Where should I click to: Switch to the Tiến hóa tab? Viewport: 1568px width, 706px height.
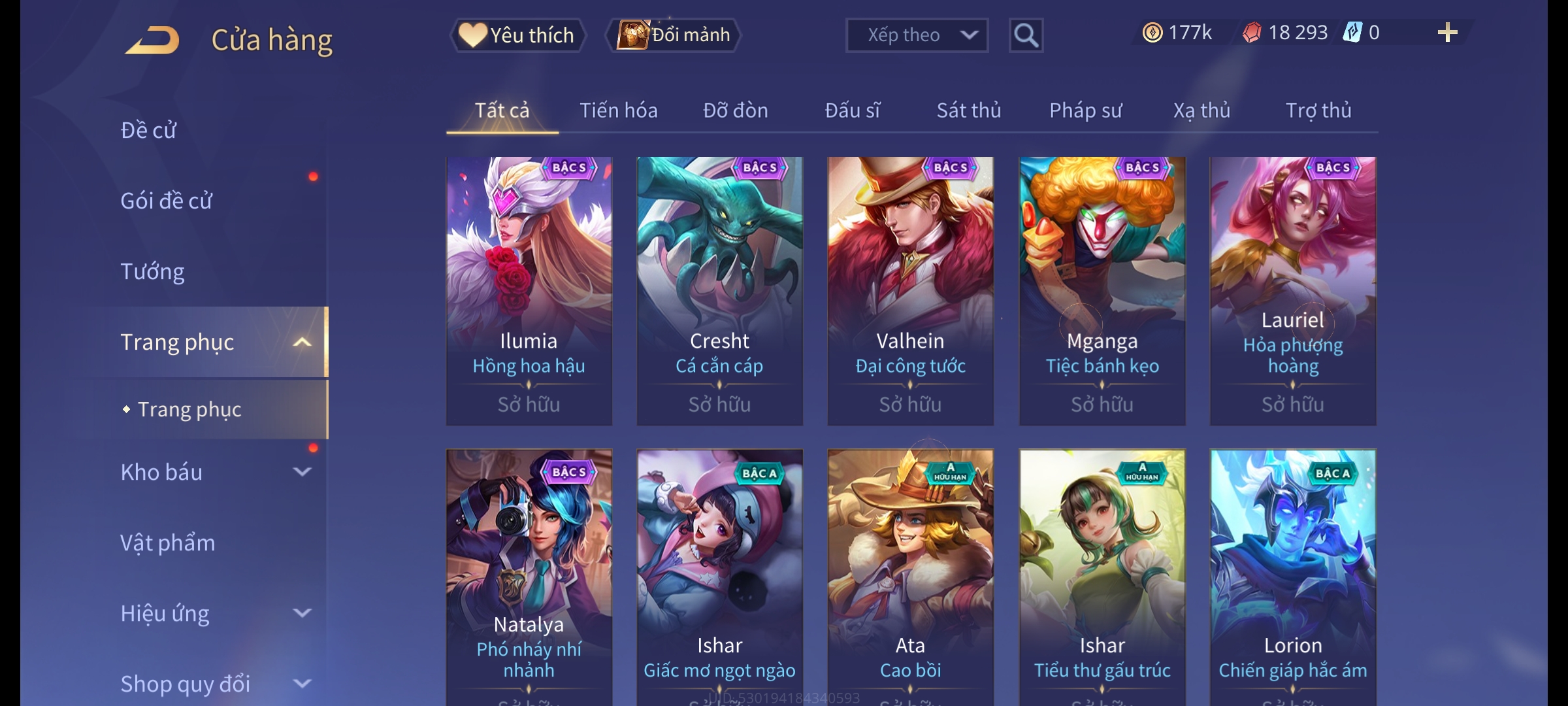(618, 110)
